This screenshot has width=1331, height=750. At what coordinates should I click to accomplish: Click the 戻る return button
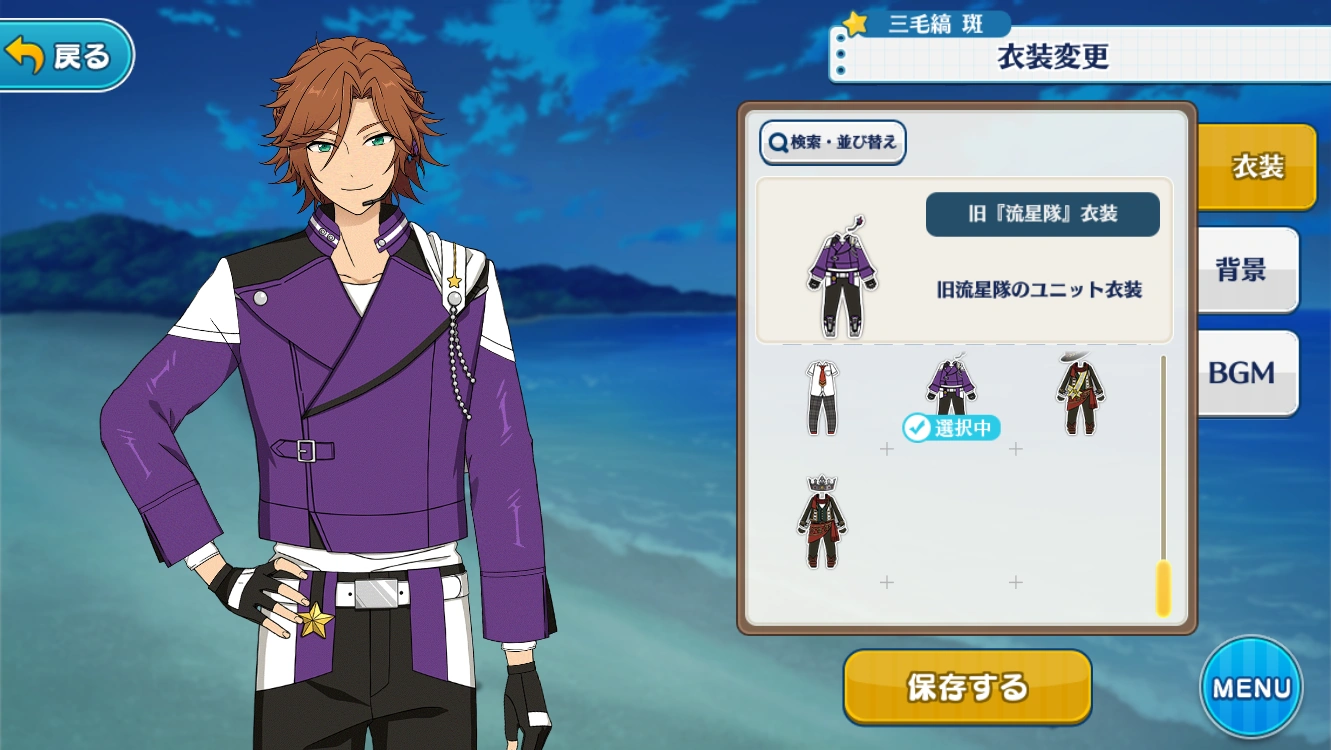point(63,56)
